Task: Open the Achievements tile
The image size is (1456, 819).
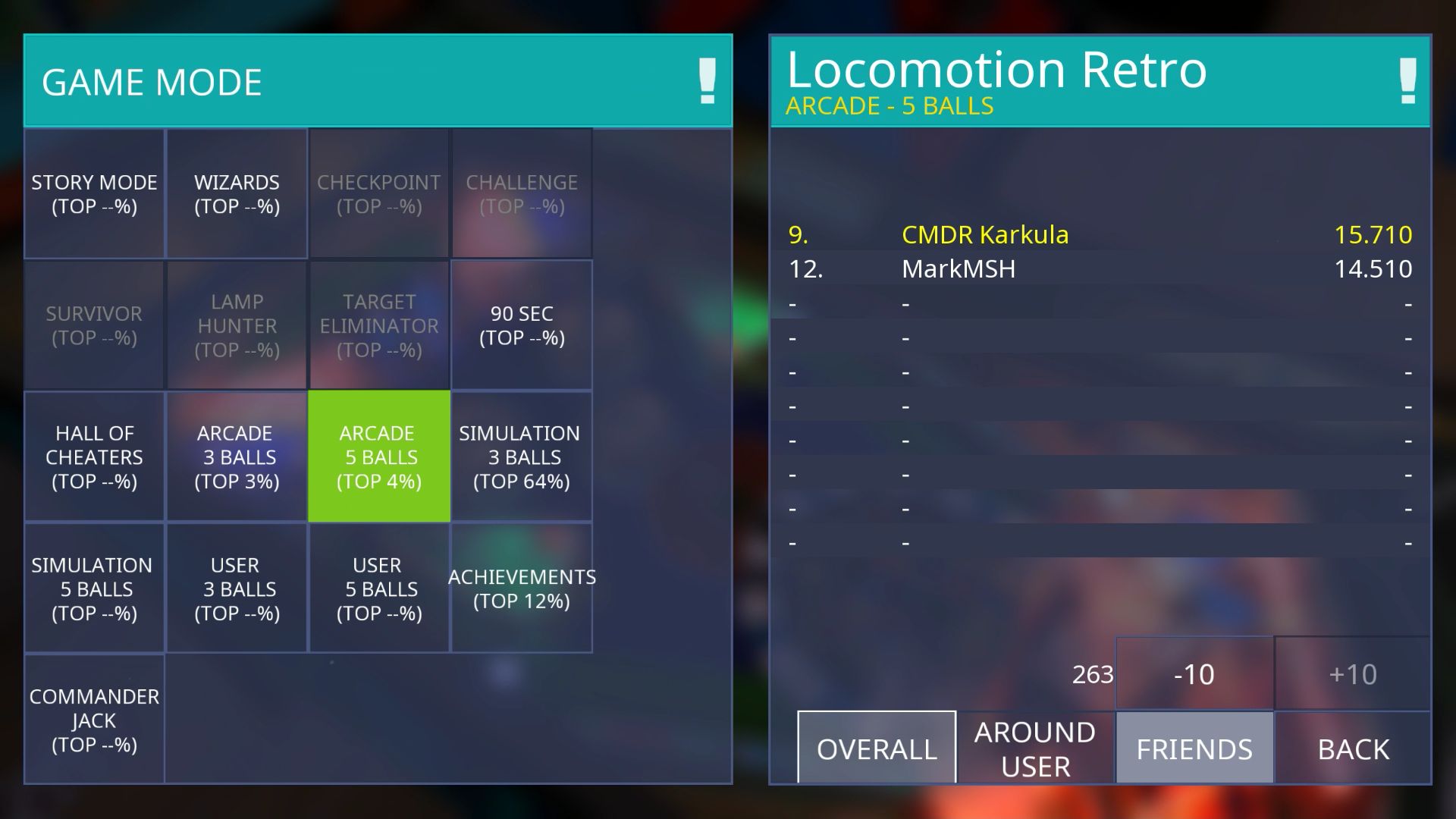Action: [522, 588]
